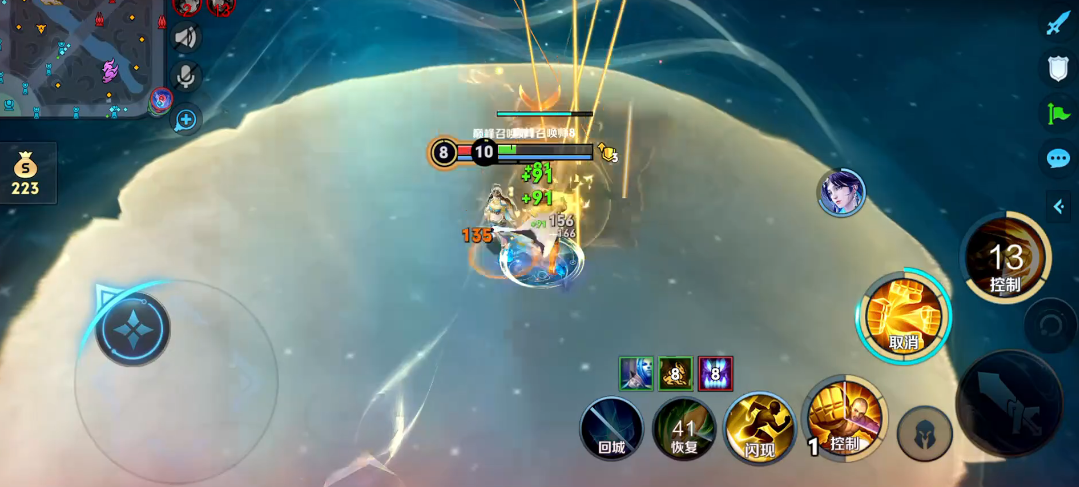This screenshot has width=1079, height=487.
Task: Toggle the muted speaker icon
Action: [186, 38]
